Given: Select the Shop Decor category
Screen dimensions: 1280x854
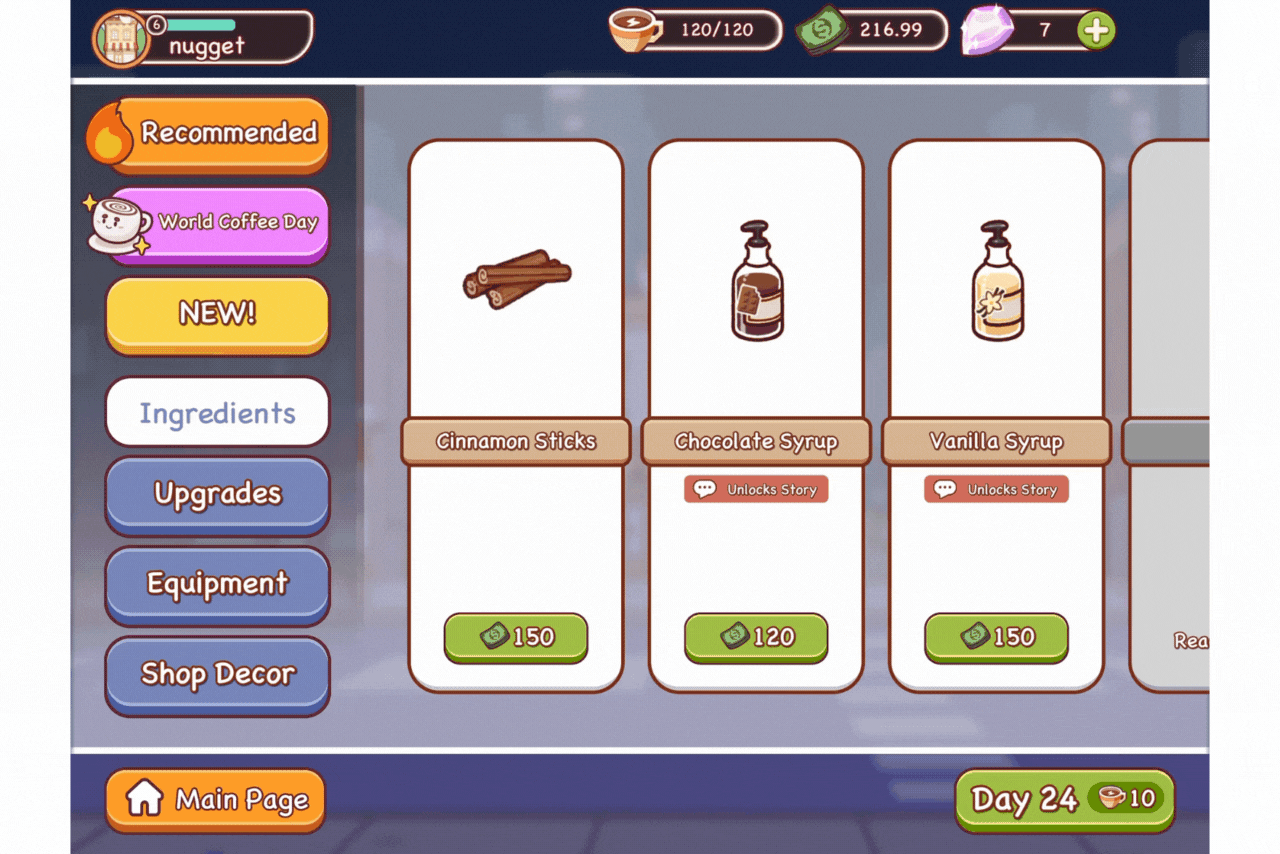Looking at the screenshot, I should (x=217, y=674).
